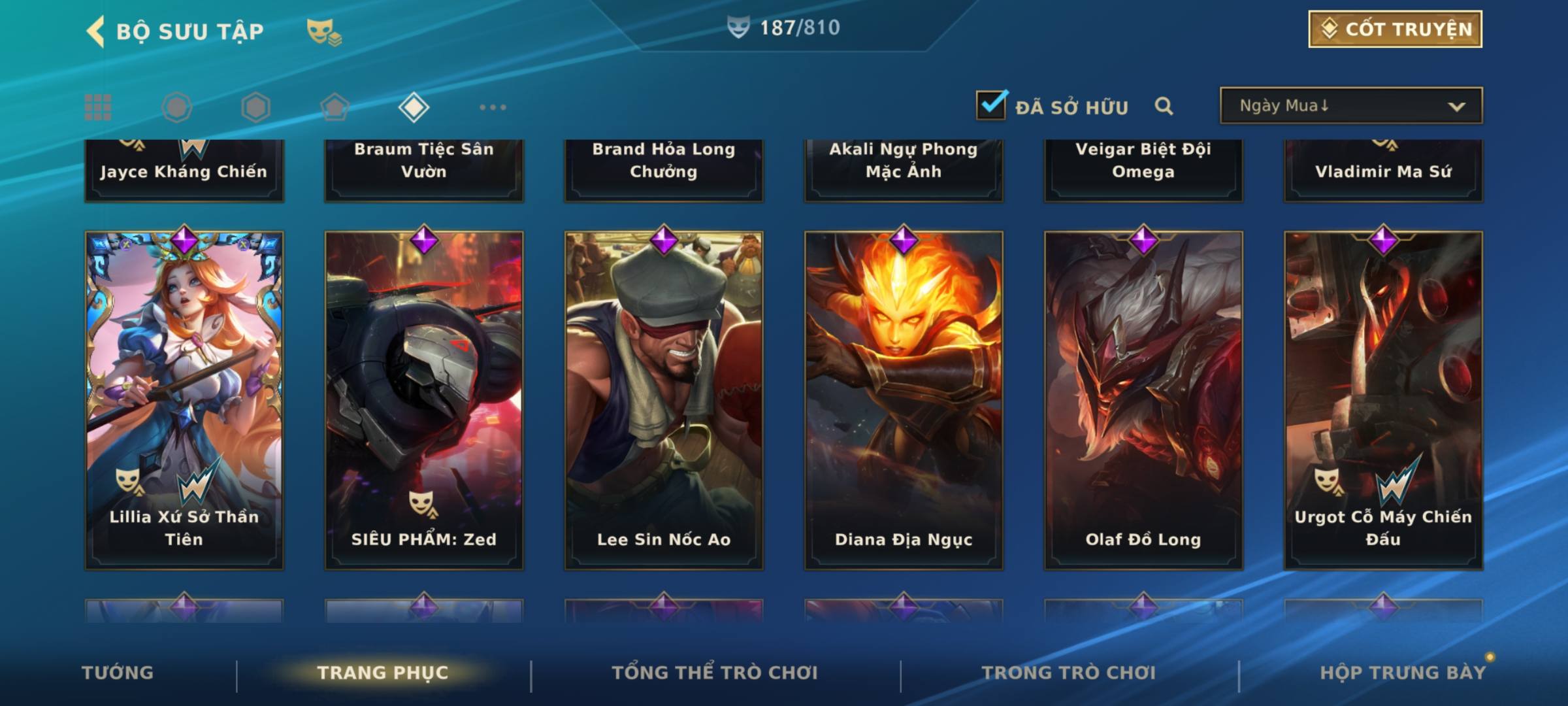This screenshot has width=1568, height=706.
Task: View the Diana Địa Ngục skin card
Action: pyautogui.click(x=904, y=400)
